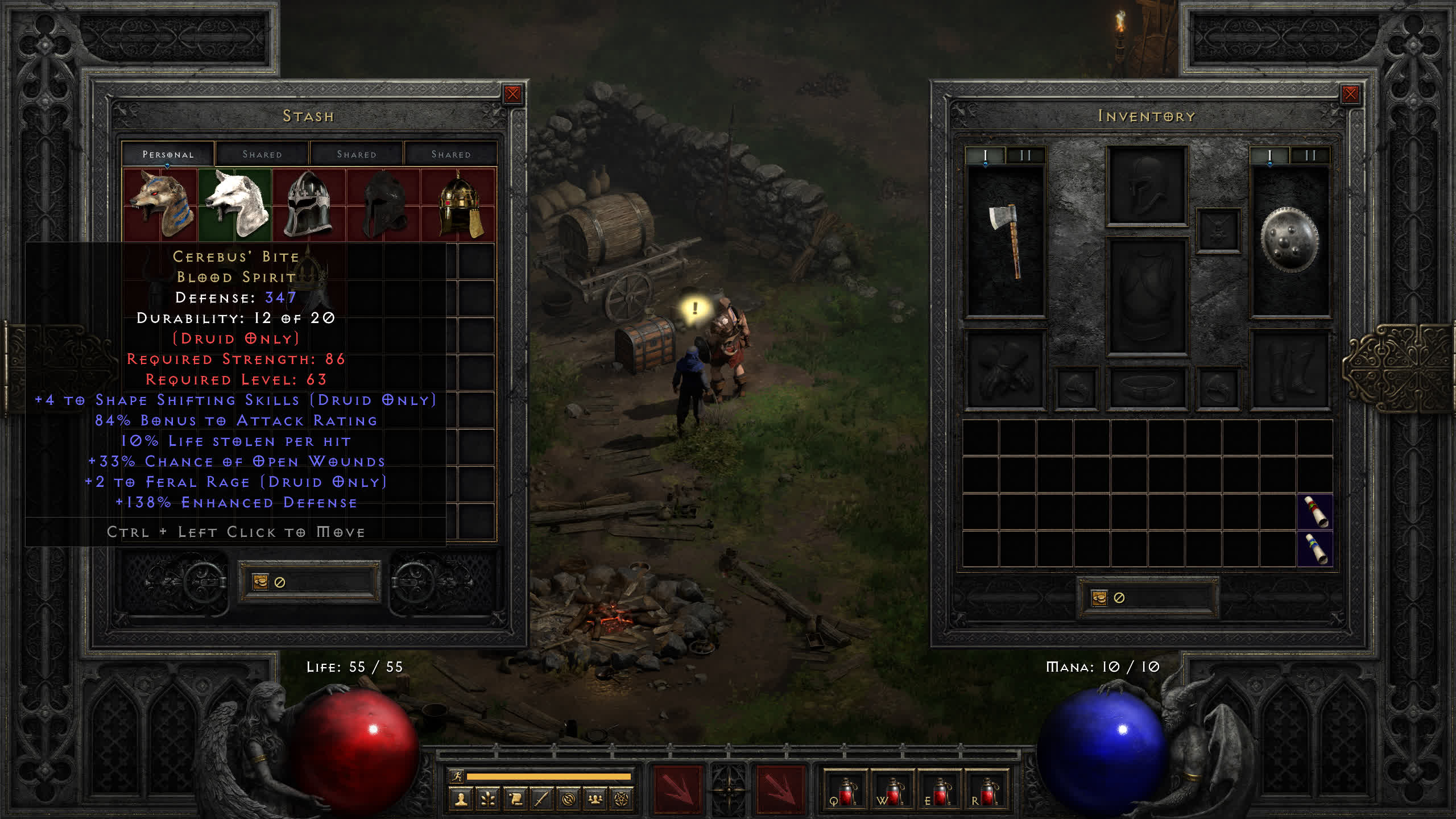Close the Stash panel
1456x819 pixels.
[512, 94]
